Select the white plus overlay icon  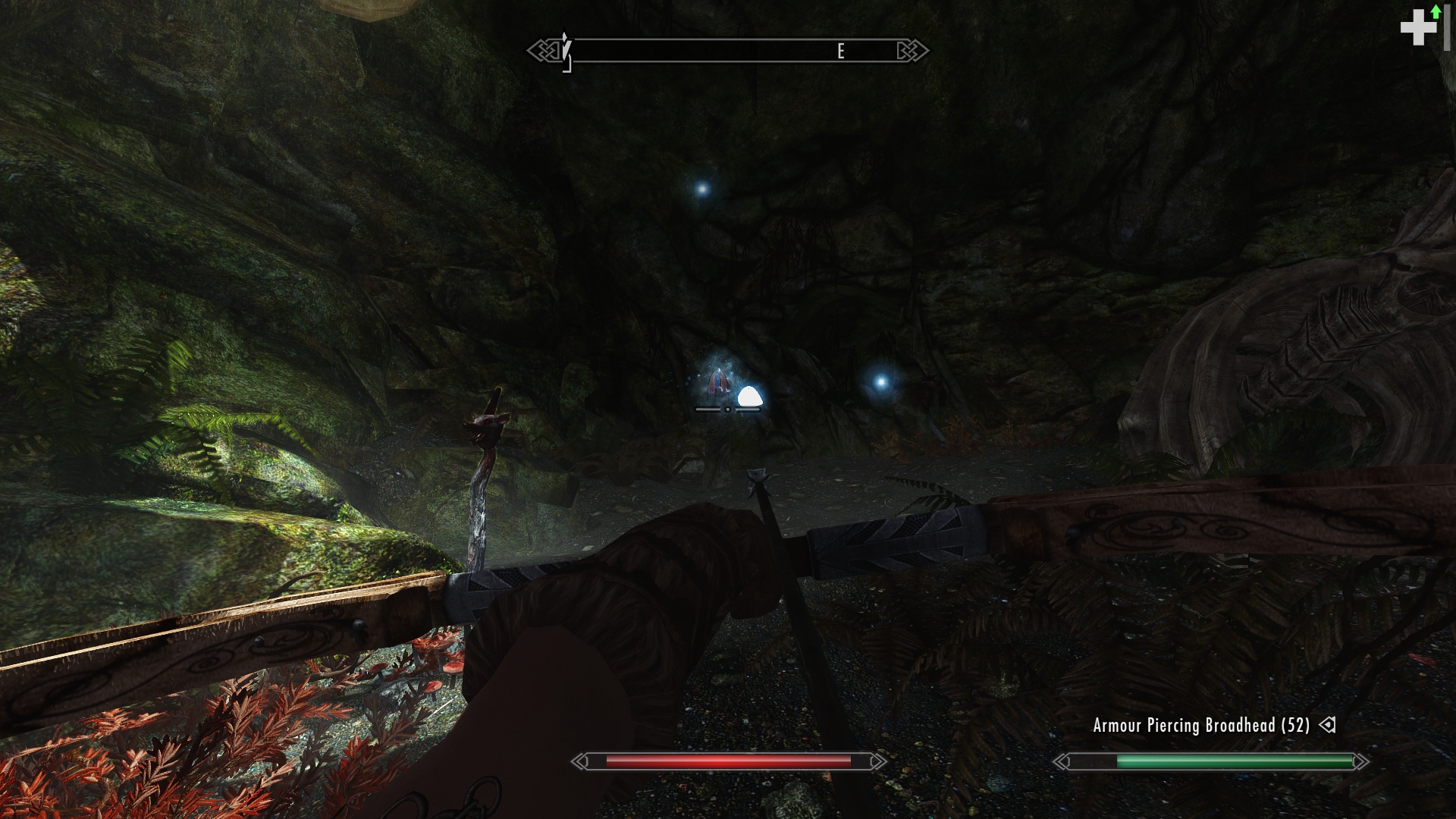[x=1417, y=29]
